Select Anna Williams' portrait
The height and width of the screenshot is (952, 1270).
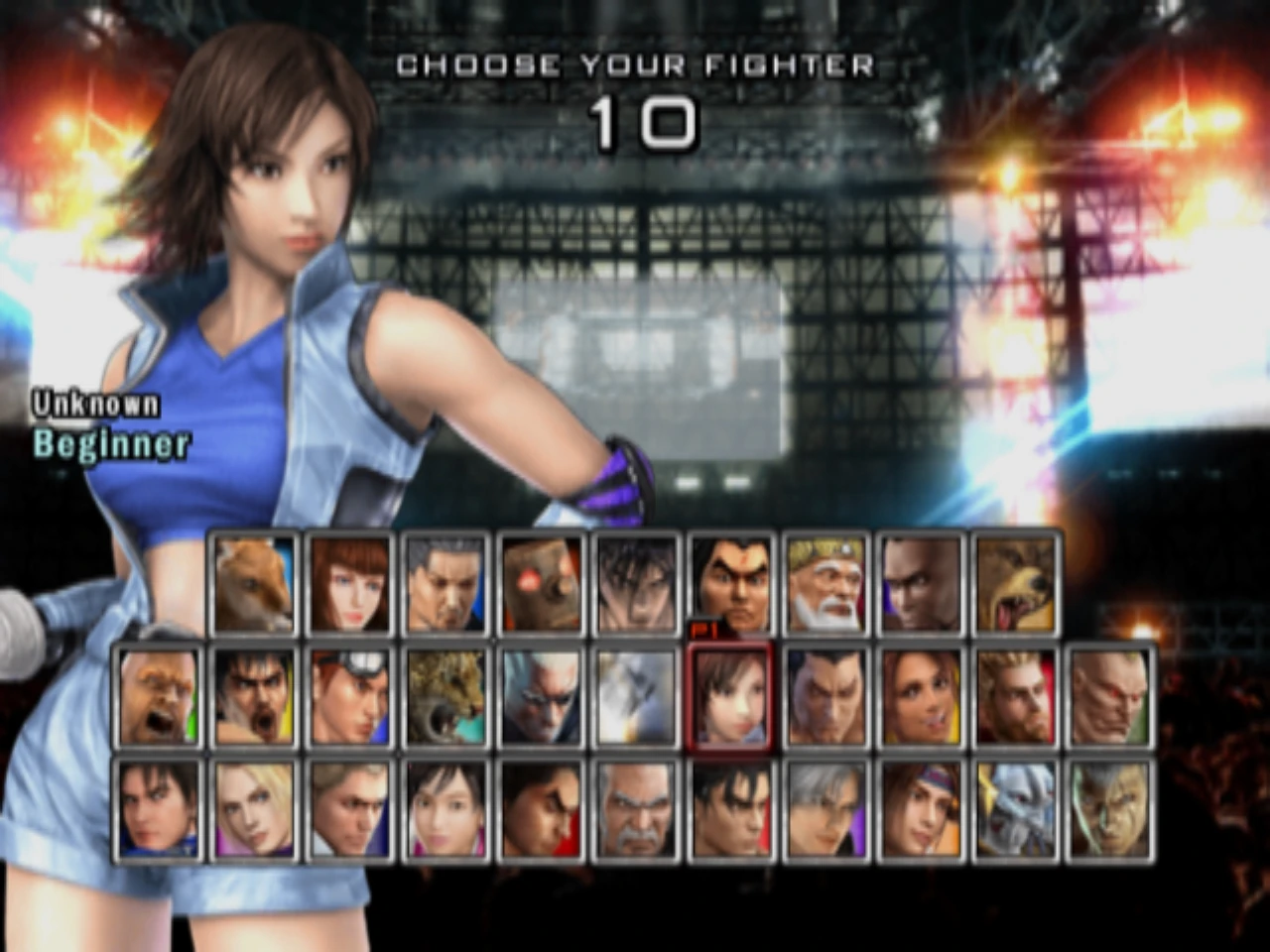point(348,580)
